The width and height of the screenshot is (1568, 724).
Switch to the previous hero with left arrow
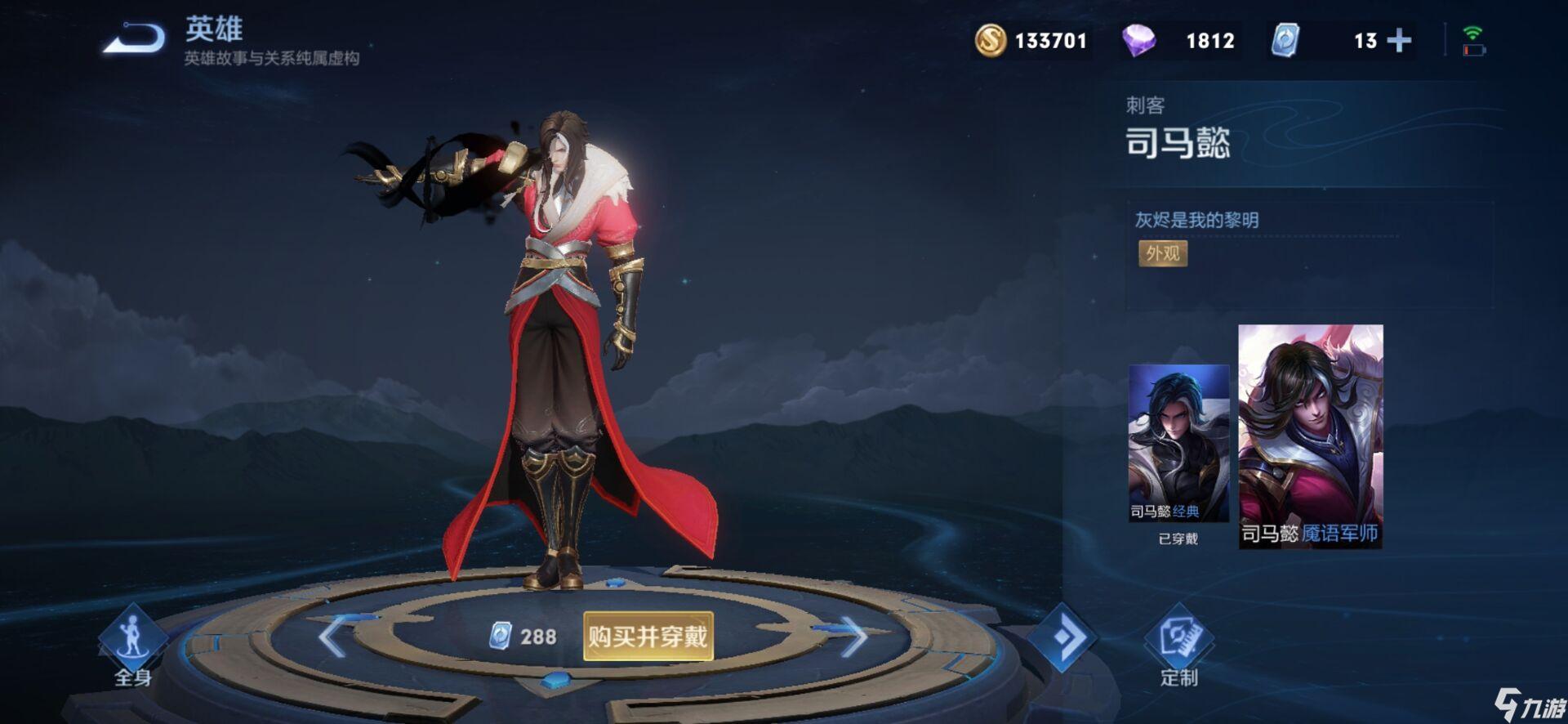[332, 636]
